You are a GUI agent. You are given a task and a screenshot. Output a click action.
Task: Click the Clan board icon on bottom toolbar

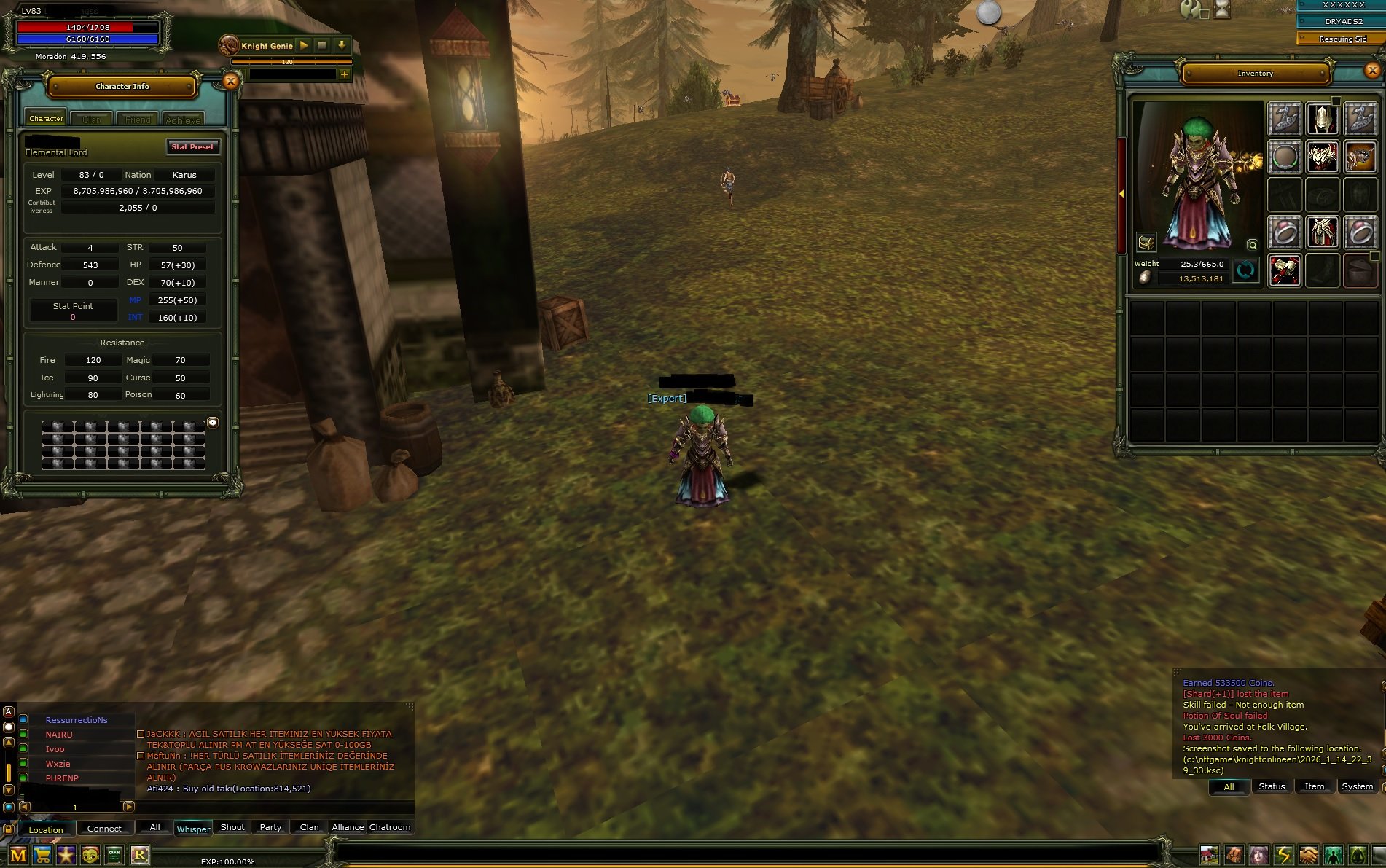[114, 855]
